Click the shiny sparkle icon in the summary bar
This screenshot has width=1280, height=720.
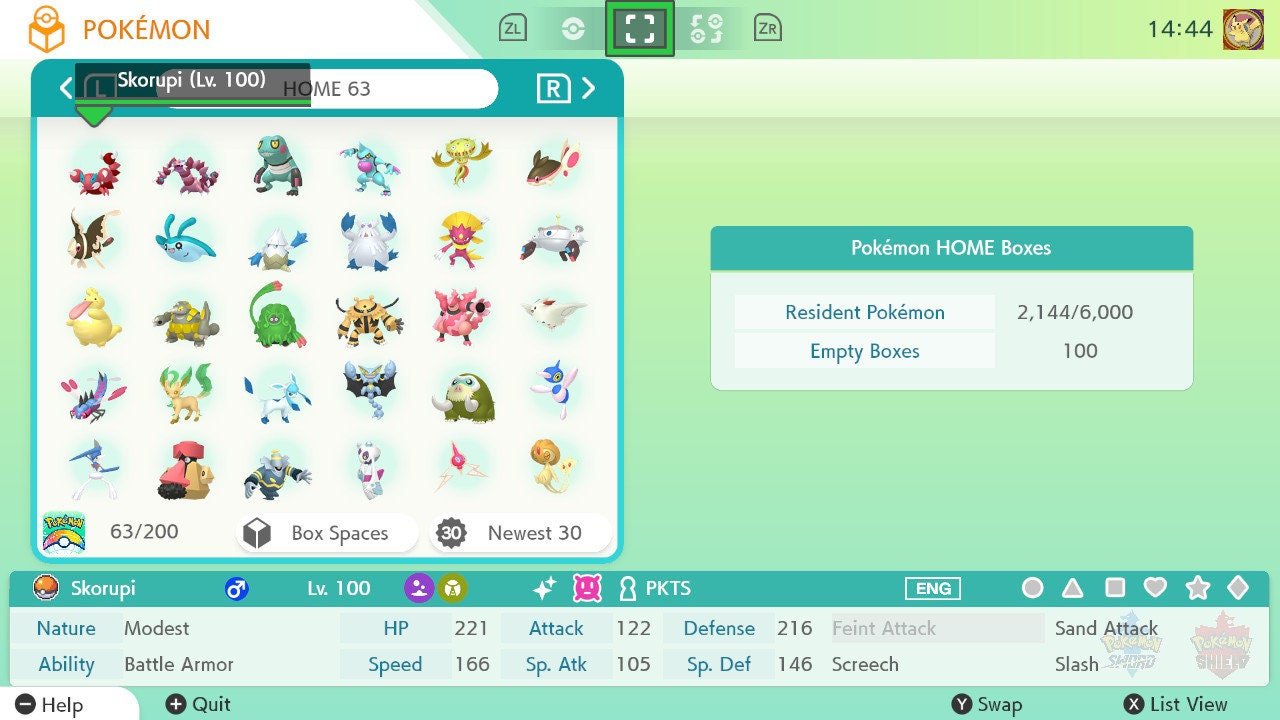pyautogui.click(x=543, y=589)
